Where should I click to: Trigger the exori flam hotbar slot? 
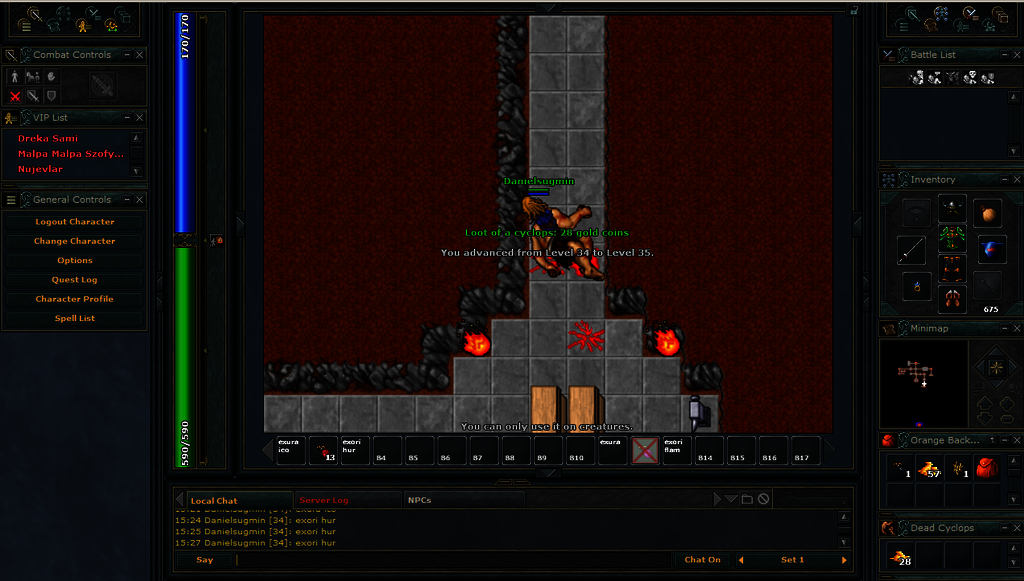pos(676,450)
